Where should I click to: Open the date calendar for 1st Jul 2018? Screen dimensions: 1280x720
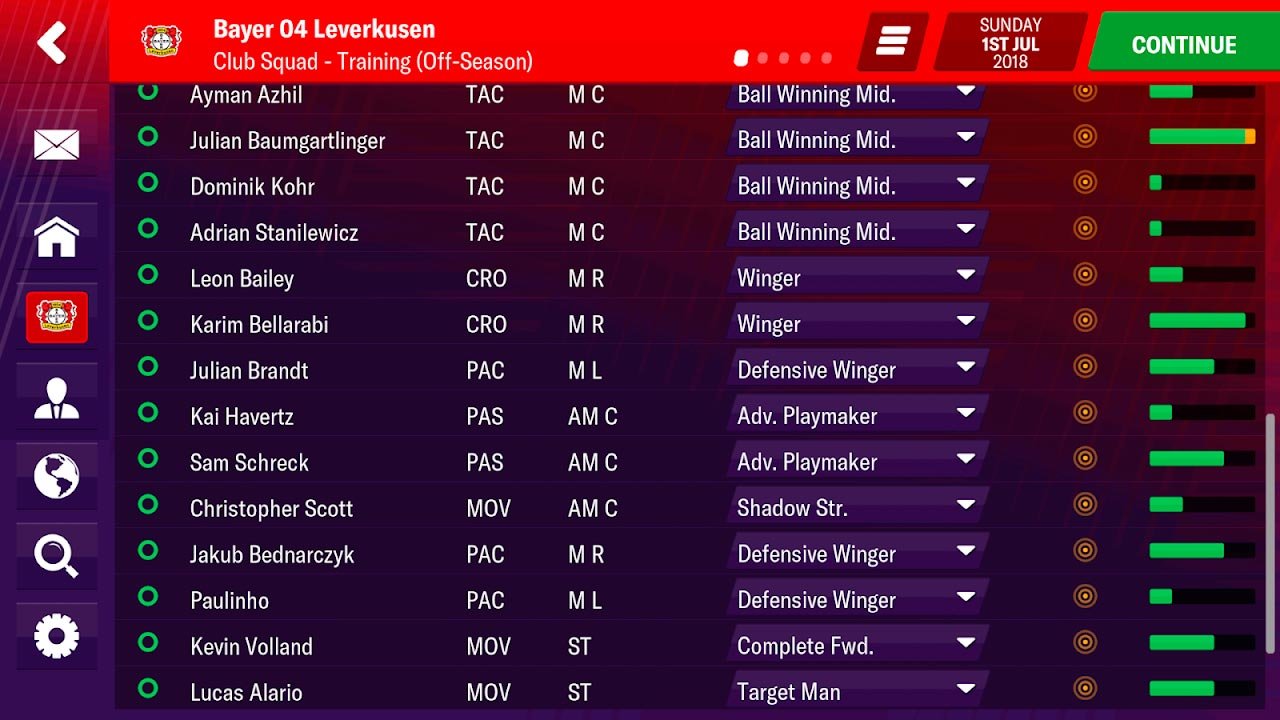[x=1010, y=43]
